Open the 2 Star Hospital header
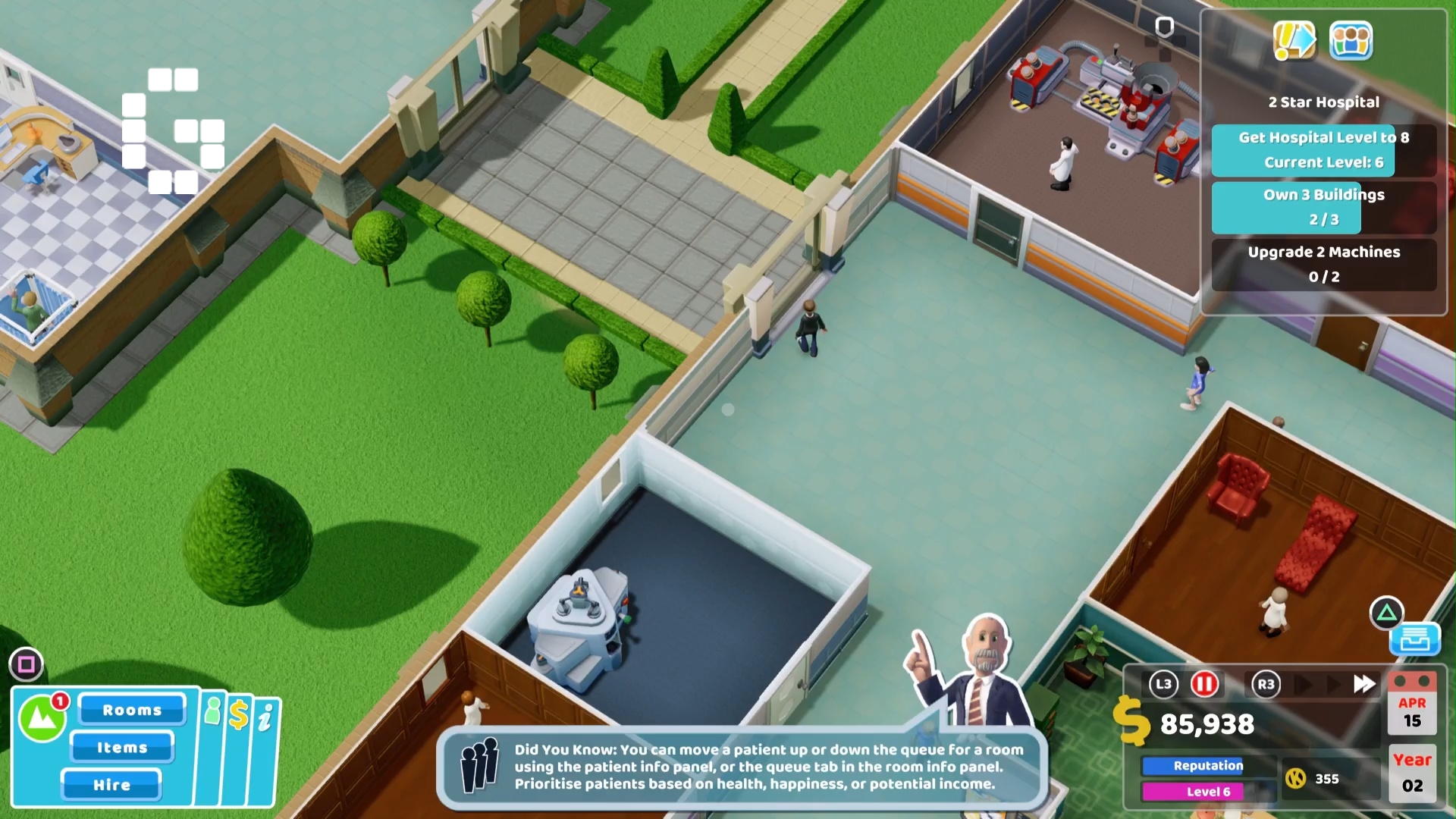The width and height of the screenshot is (1456, 819). click(x=1324, y=102)
